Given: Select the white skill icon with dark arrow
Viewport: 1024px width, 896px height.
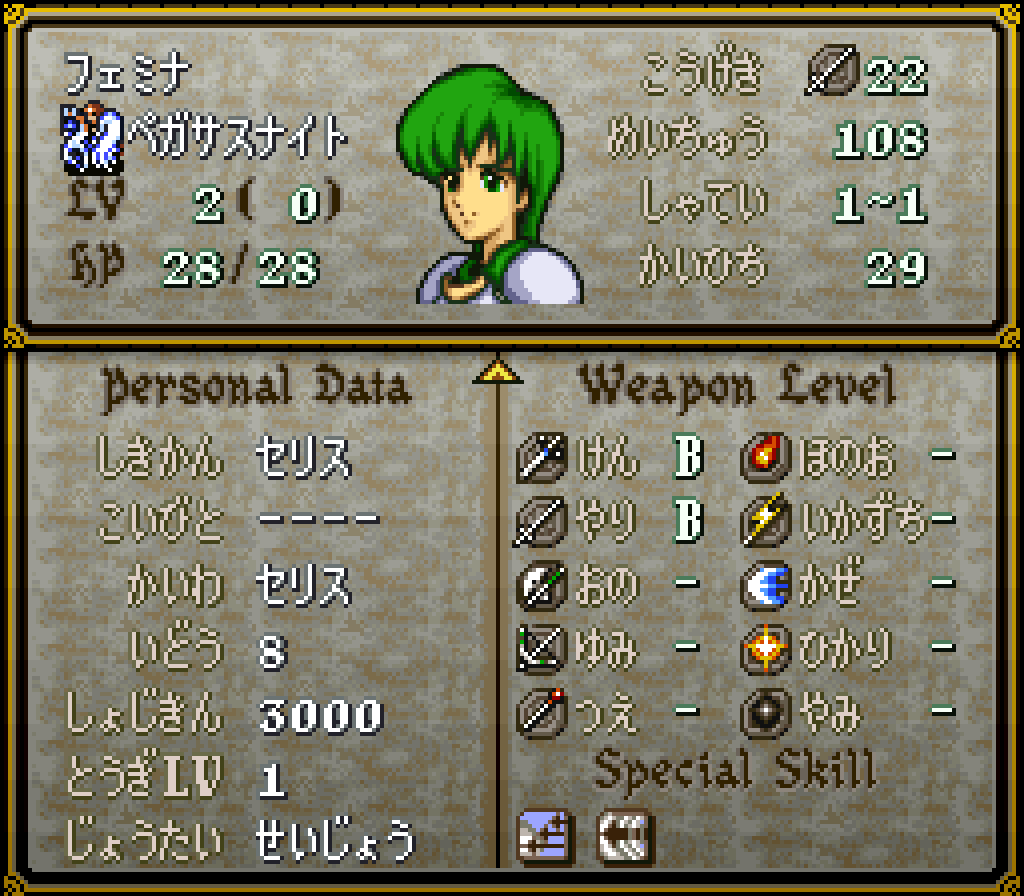Looking at the screenshot, I should 624,833.
